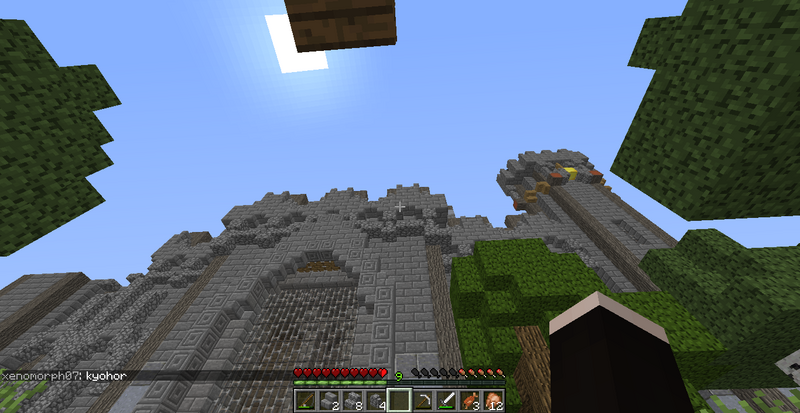Select the stone block stack of 4
Image resolution: width=800 pixels, height=413 pixels.
[x=376, y=401]
